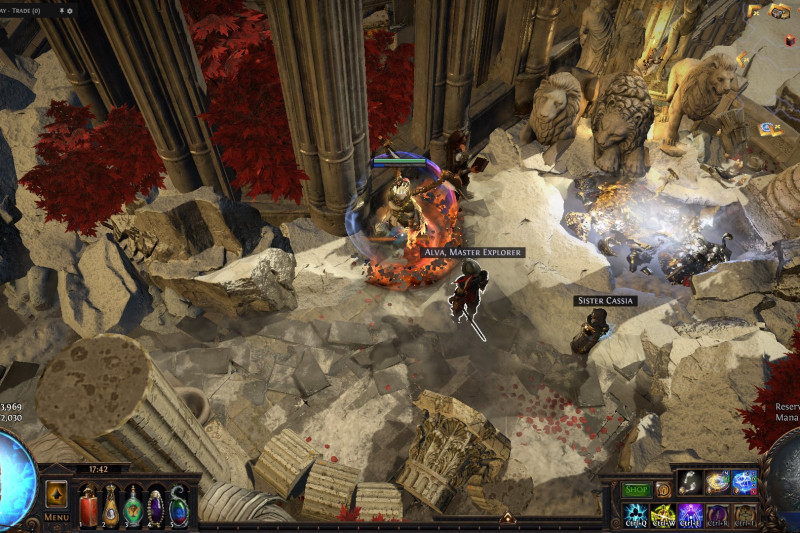800x533 pixels.
Task: Activate the Ctrl-Q blue aura skill
Action: pos(635,514)
